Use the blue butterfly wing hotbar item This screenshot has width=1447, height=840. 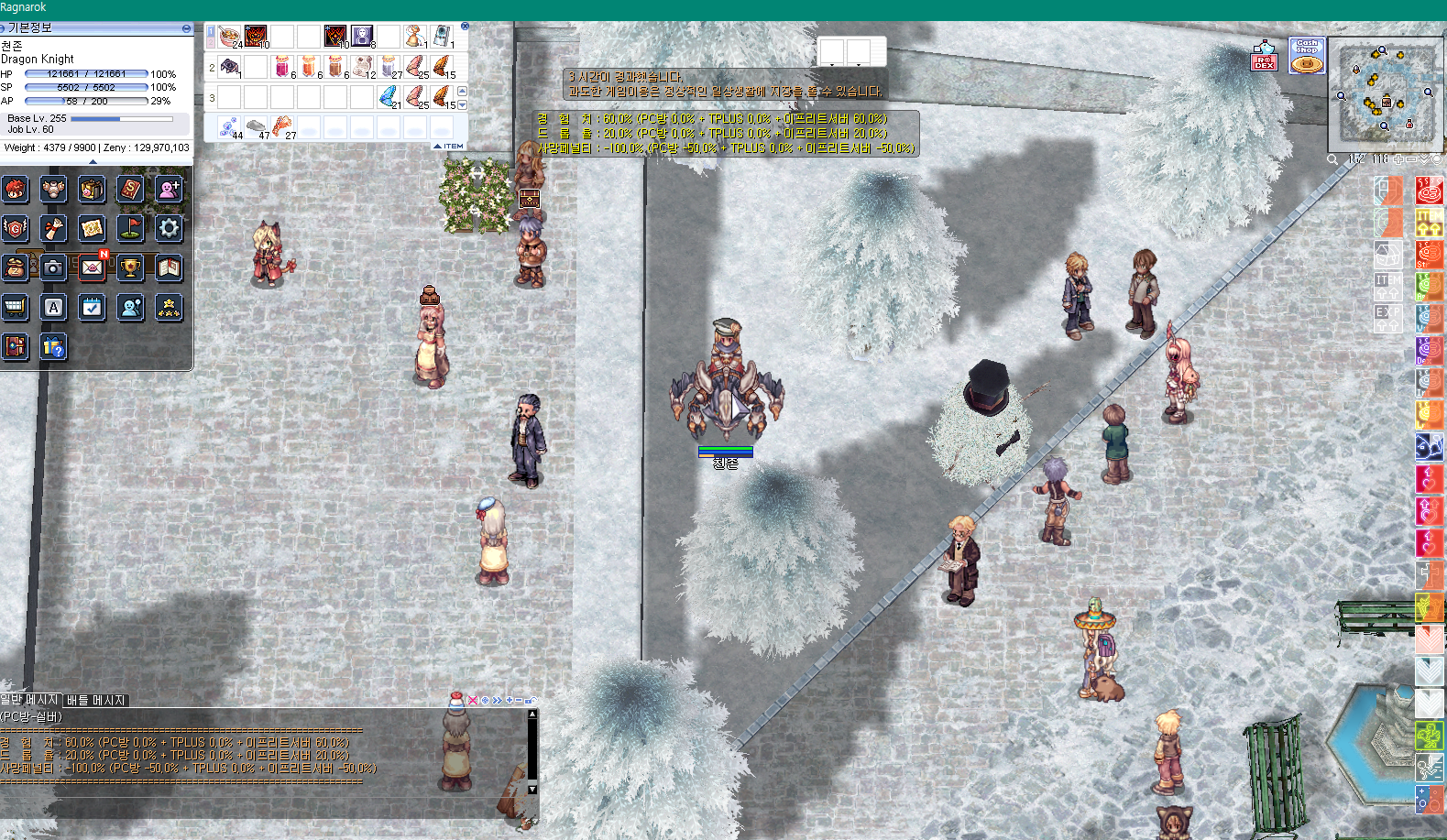[389, 95]
